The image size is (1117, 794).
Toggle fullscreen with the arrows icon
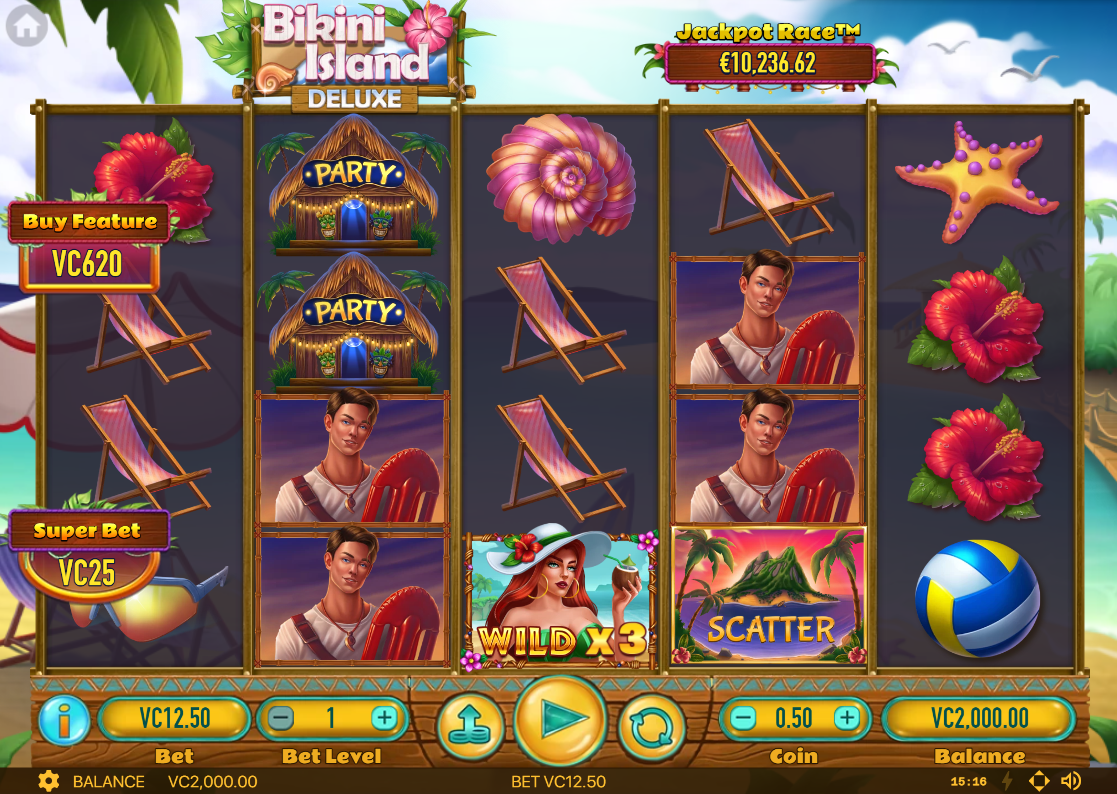(1039, 781)
